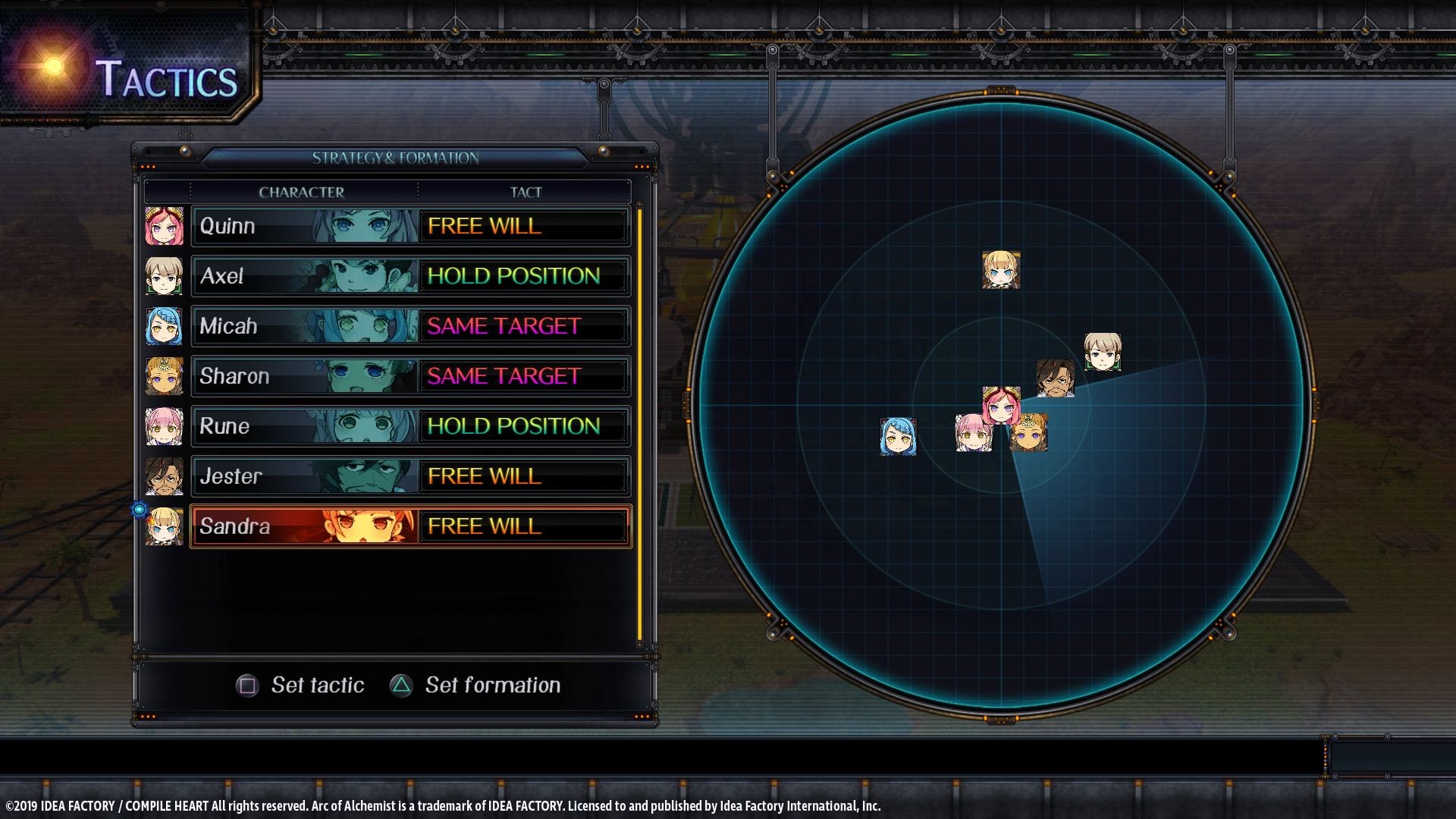Change Sandra's FREE WILL tactic
Screen dimensions: 1456x819
[523, 526]
